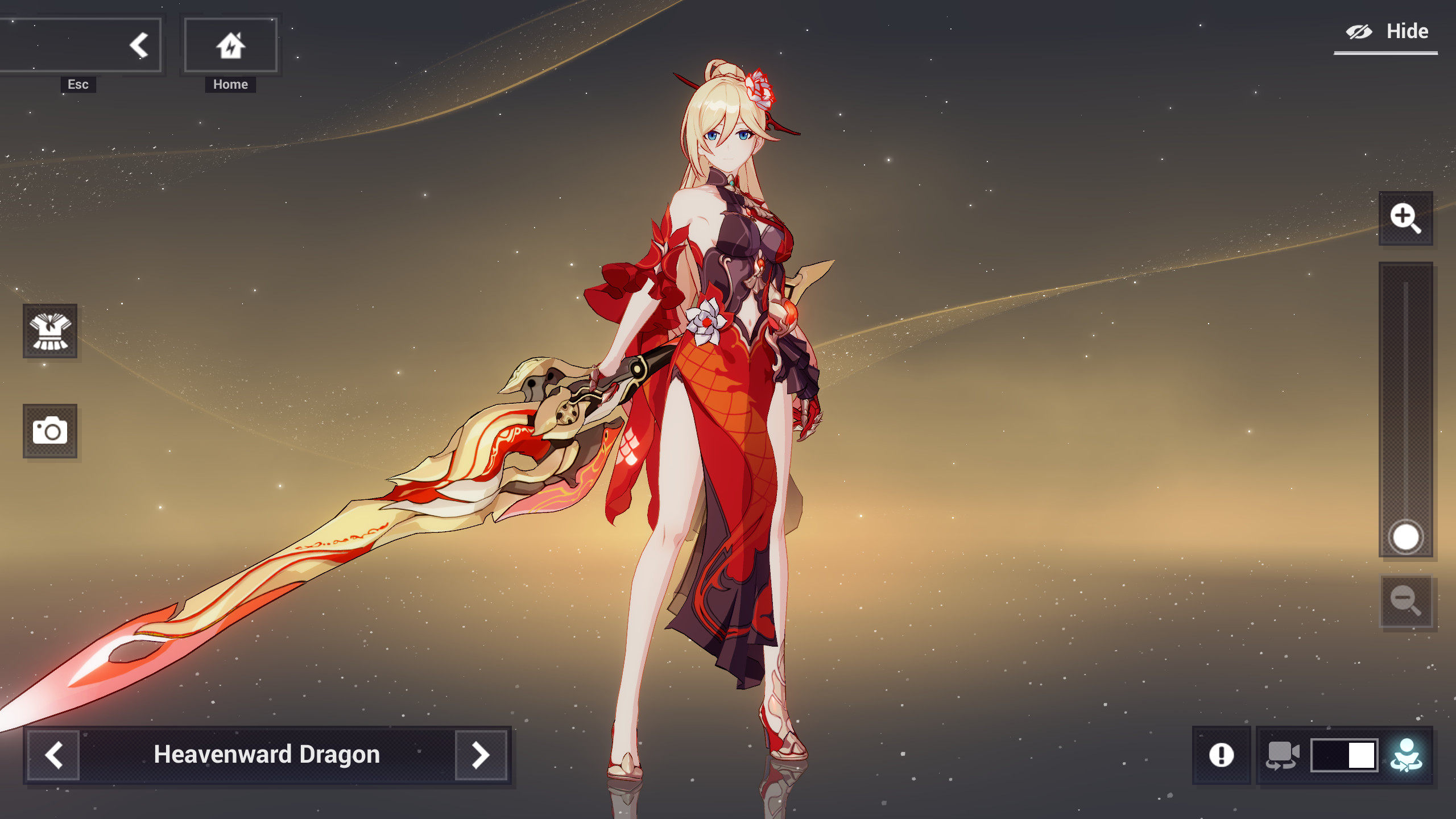The height and width of the screenshot is (819, 1456).
Task: Hide the interface overlay
Action: [1386, 31]
